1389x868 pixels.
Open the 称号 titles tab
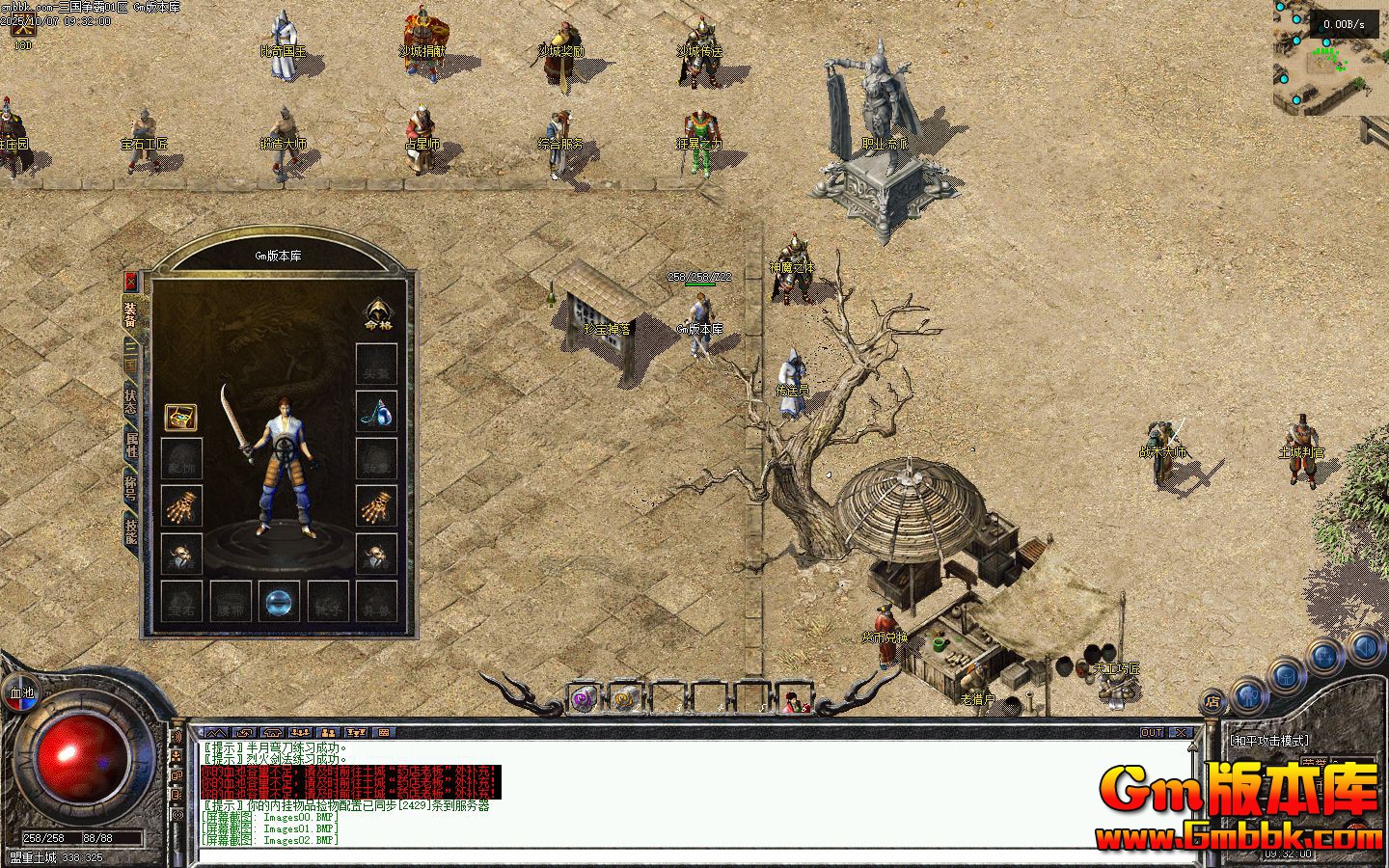130,488
